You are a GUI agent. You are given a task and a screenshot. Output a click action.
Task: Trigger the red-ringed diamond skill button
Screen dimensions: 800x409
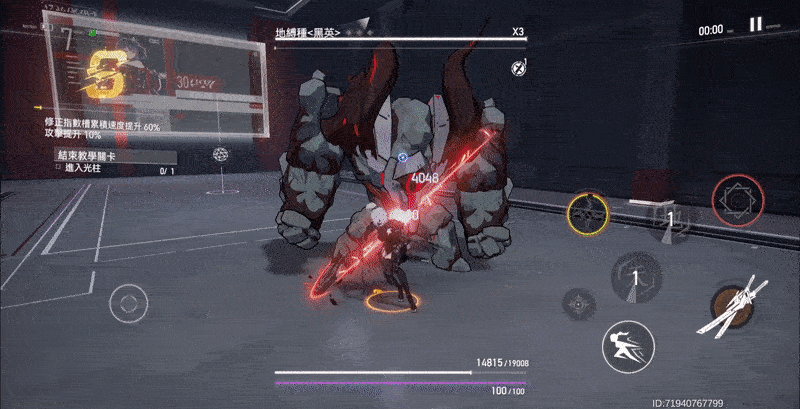tap(738, 200)
